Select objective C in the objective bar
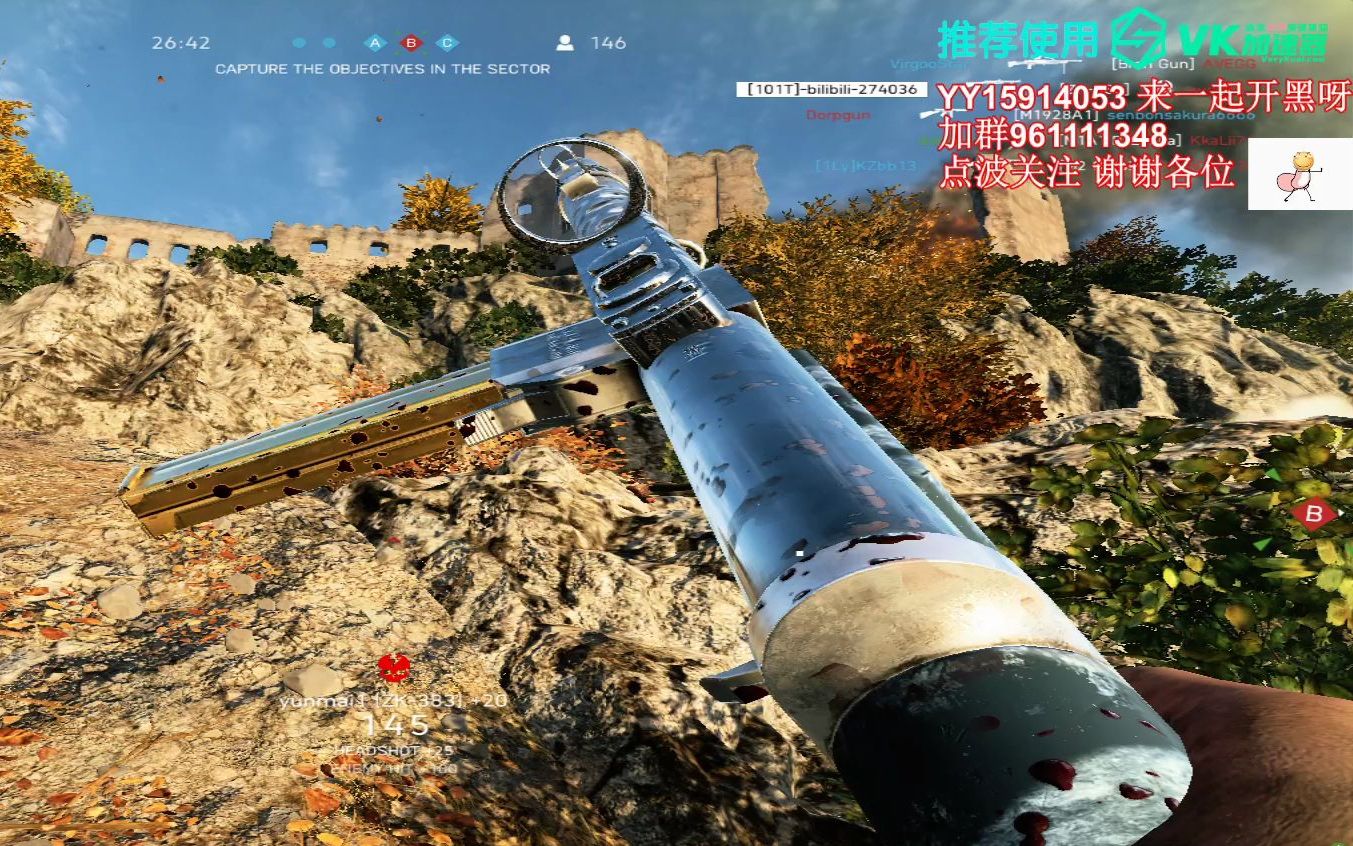Image resolution: width=1353 pixels, height=846 pixels. pos(447,43)
